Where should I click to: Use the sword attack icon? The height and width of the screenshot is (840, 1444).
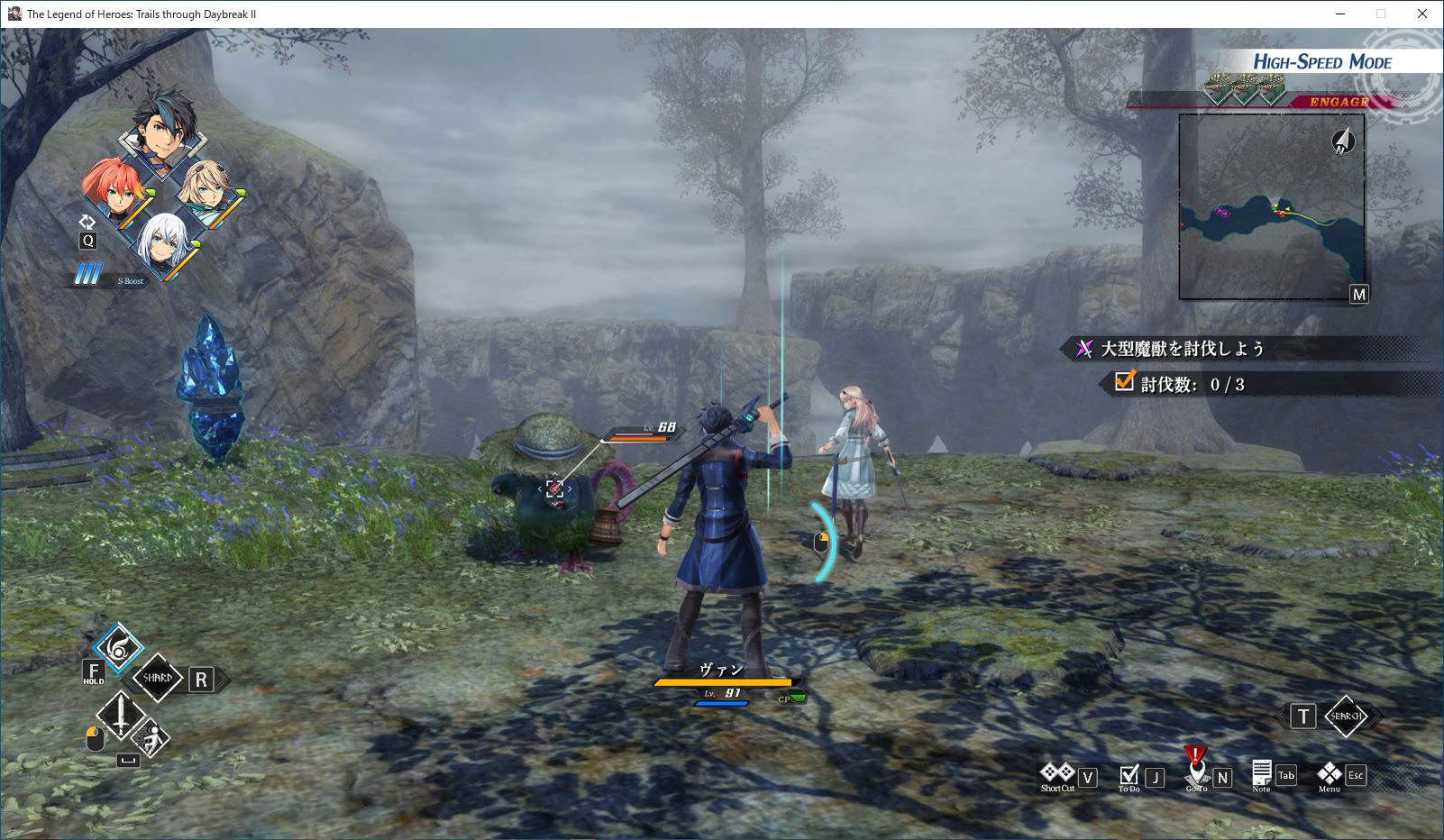point(120,716)
